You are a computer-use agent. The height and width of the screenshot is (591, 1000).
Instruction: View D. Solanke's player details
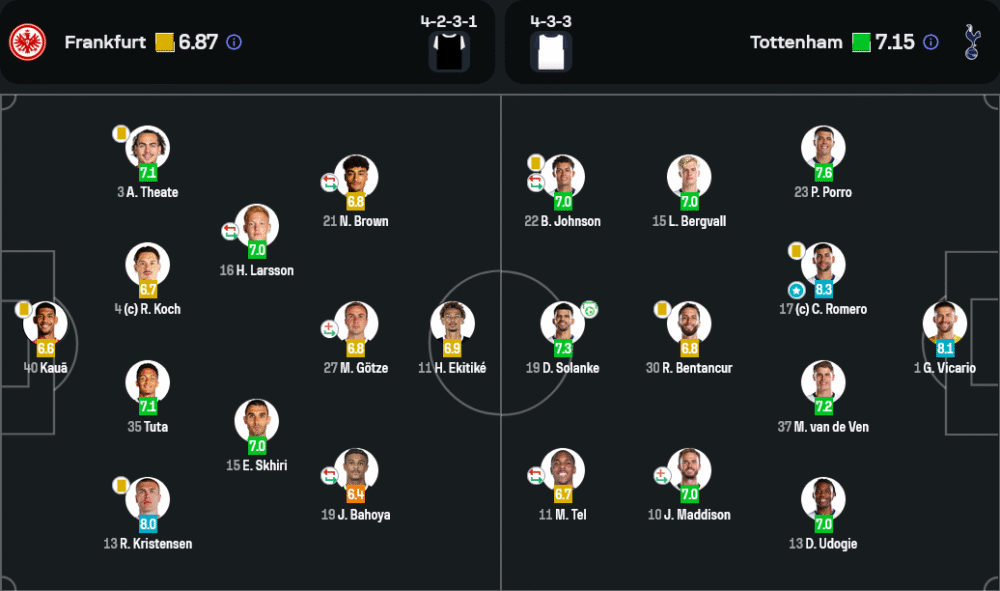(x=562, y=323)
